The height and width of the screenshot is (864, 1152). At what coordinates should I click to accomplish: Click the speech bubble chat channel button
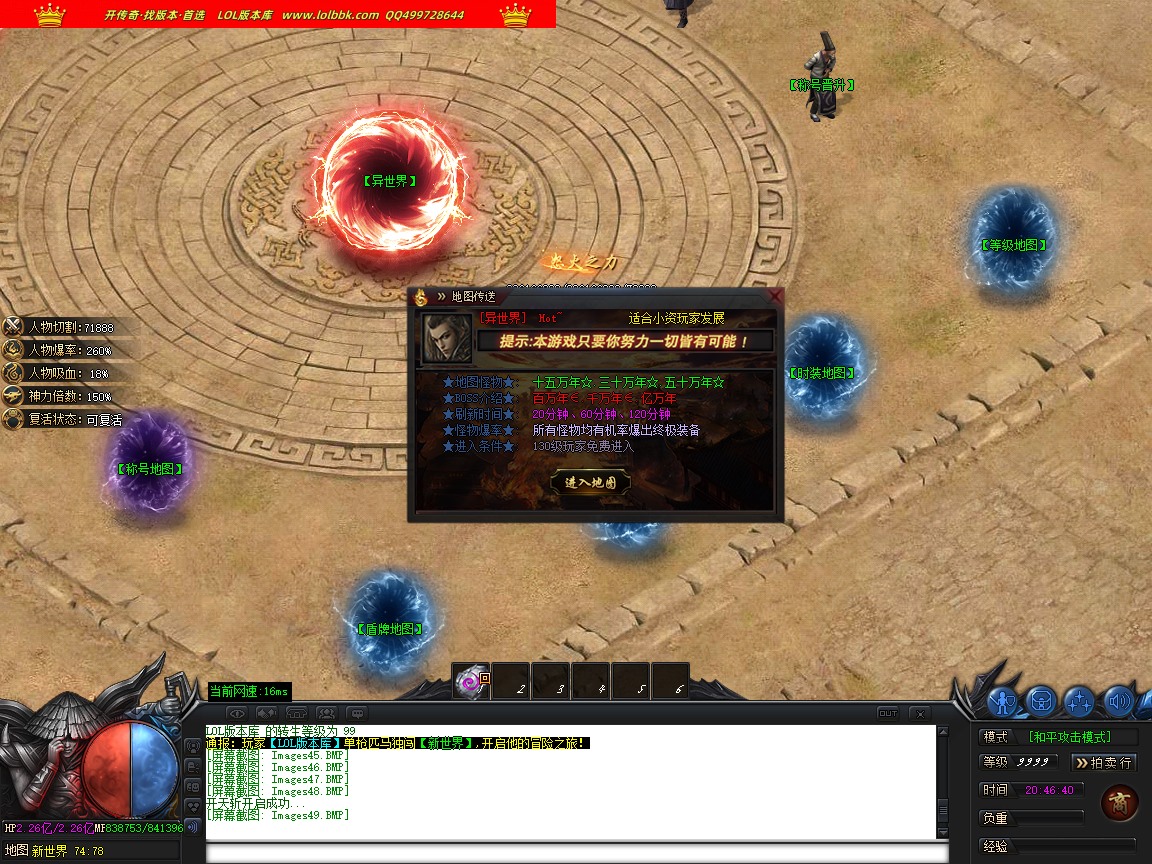click(357, 713)
